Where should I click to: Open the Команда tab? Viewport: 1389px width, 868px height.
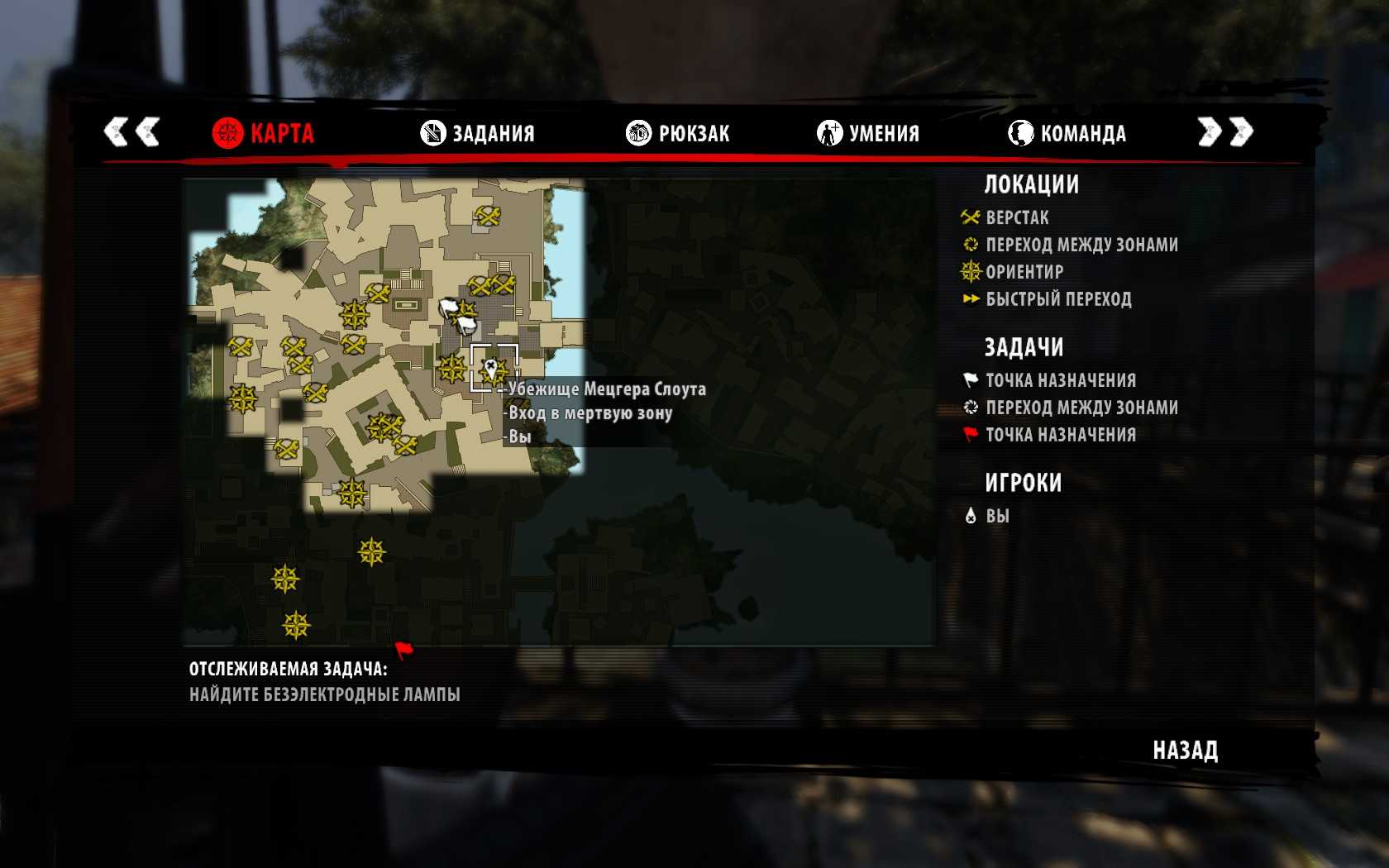tap(1067, 133)
